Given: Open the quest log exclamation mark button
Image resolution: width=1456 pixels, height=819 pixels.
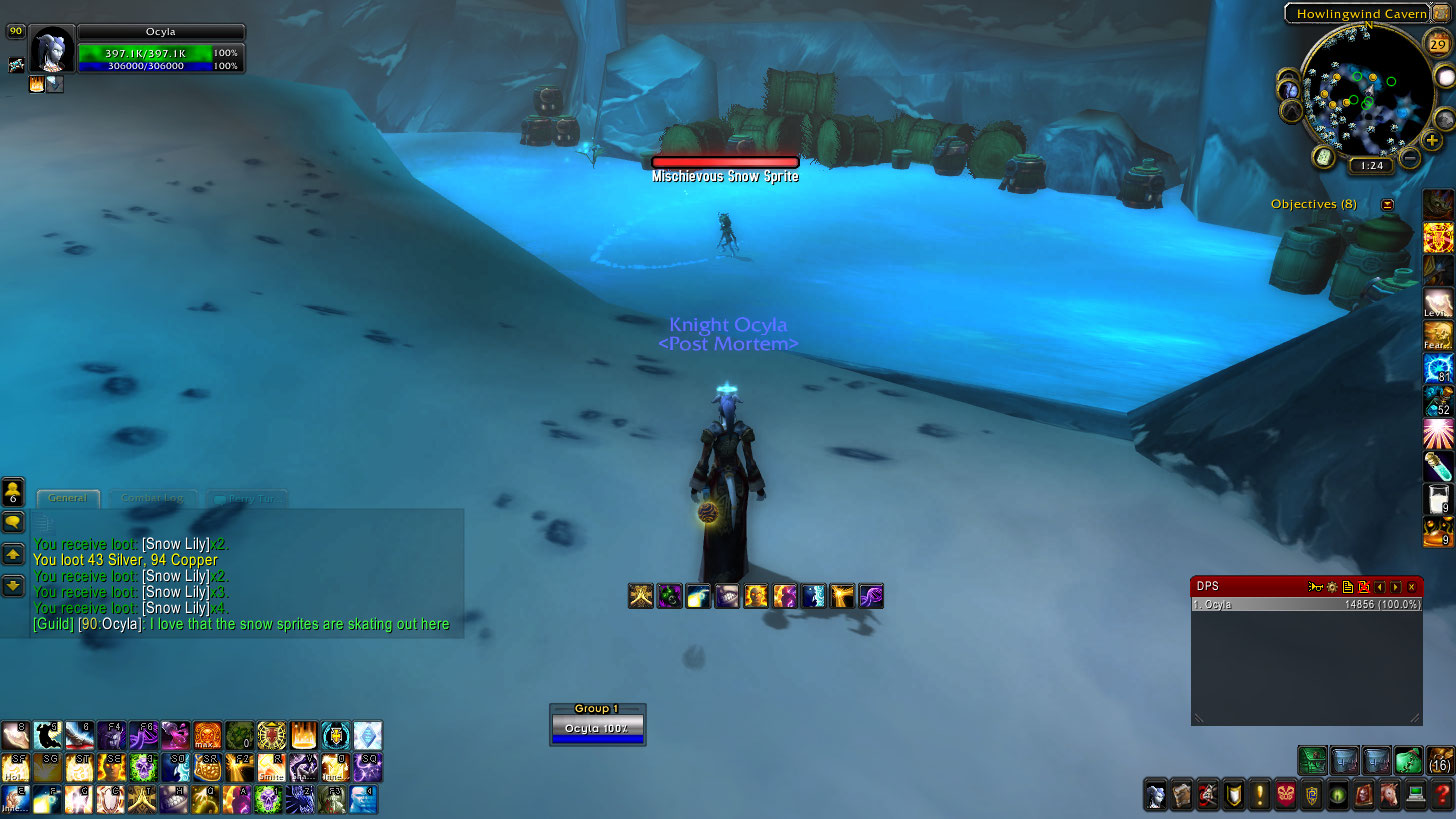Looking at the screenshot, I should click(x=1259, y=796).
